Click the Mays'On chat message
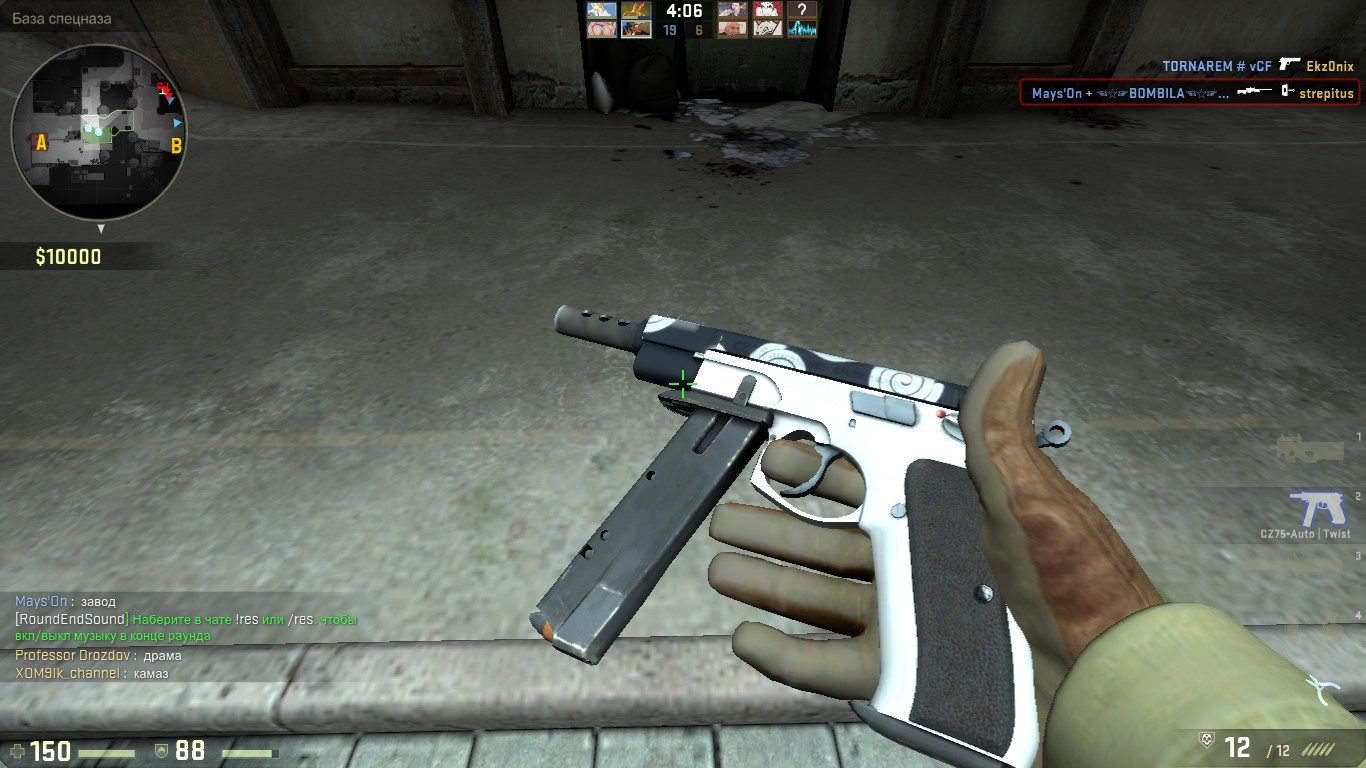The width and height of the screenshot is (1366, 768). point(65,601)
